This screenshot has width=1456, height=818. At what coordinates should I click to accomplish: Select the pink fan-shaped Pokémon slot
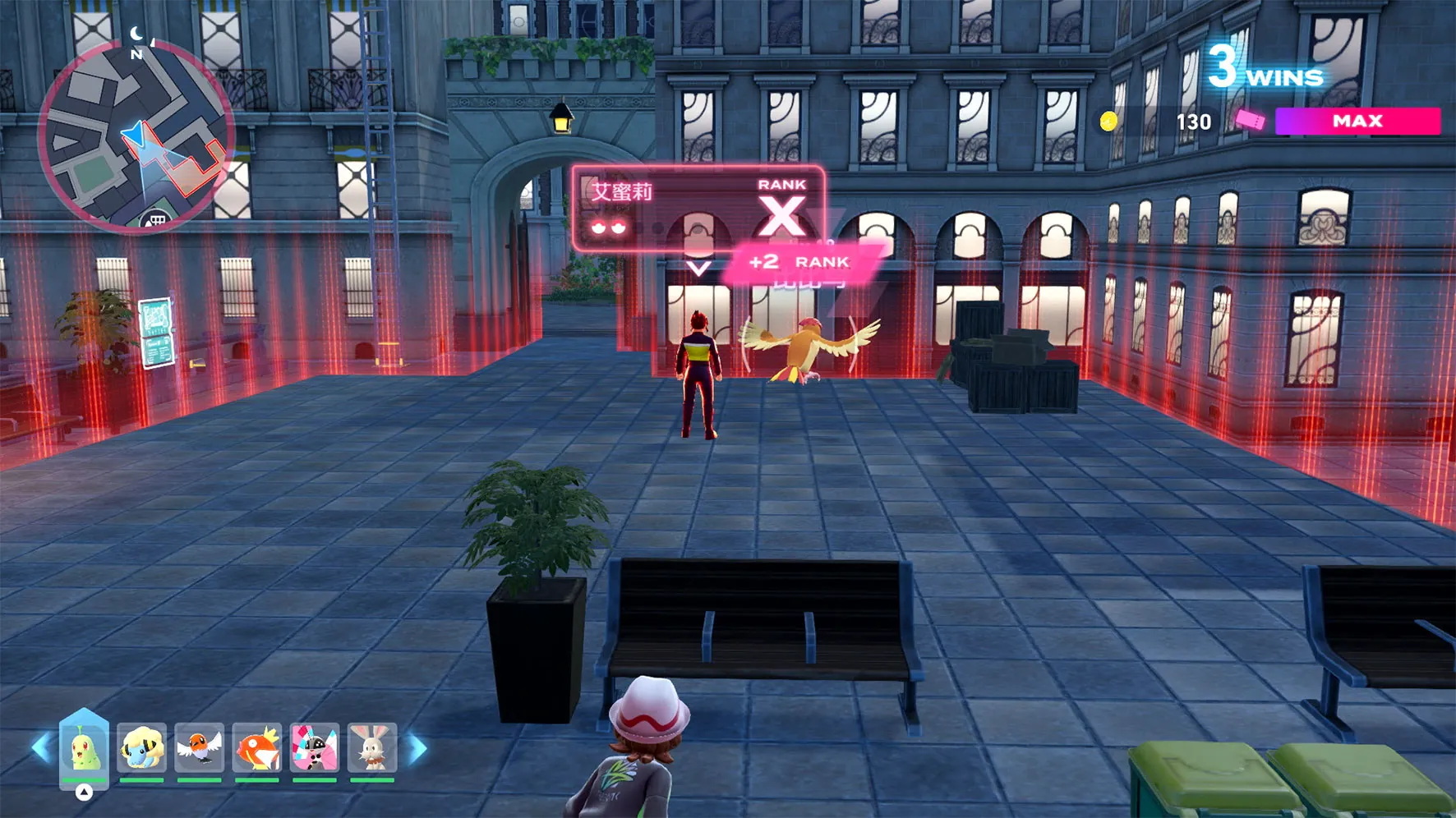pos(314,748)
